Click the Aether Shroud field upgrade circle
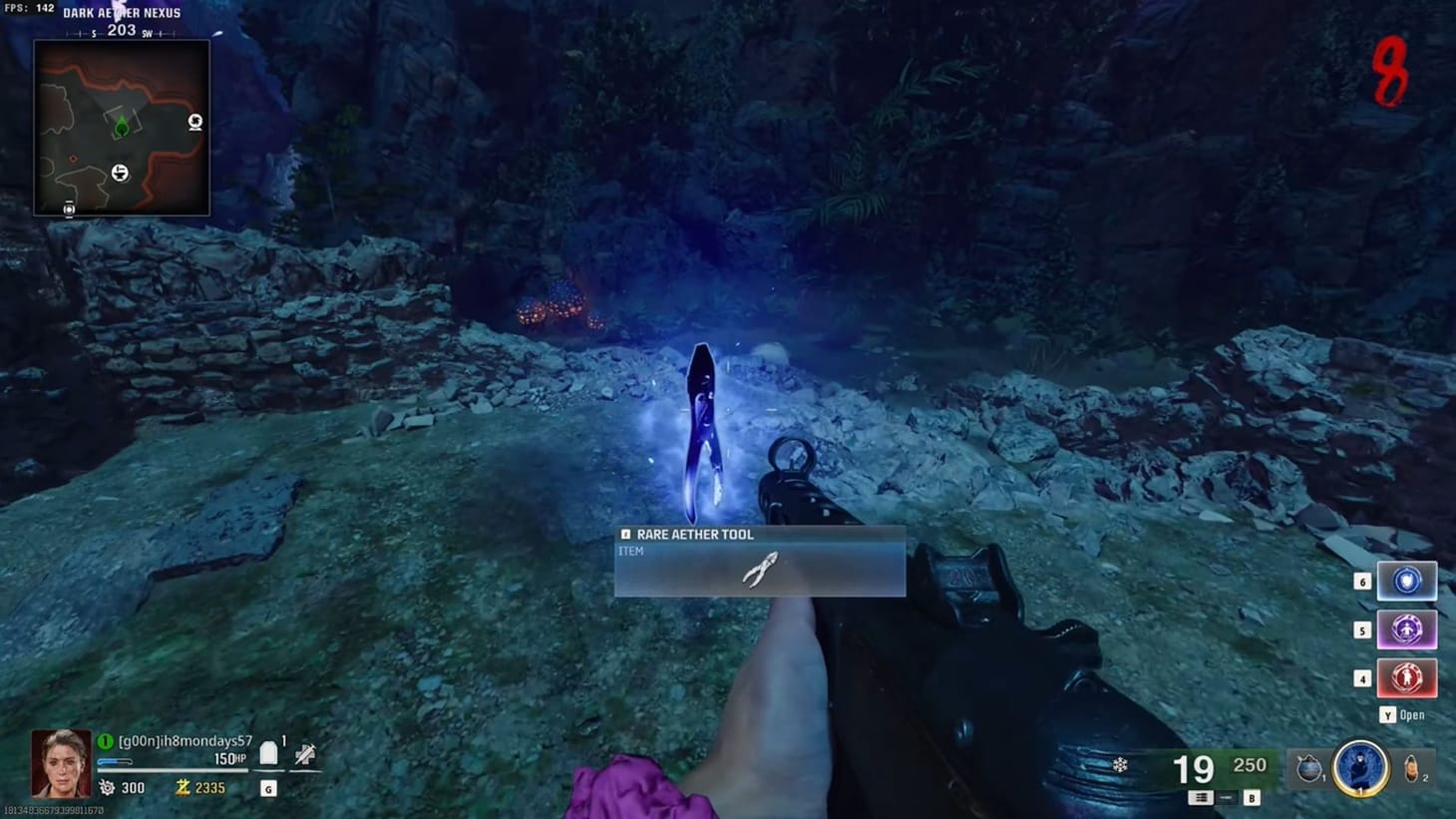The width and height of the screenshot is (1456, 819). pyautogui.click(x=1360, y=769)
